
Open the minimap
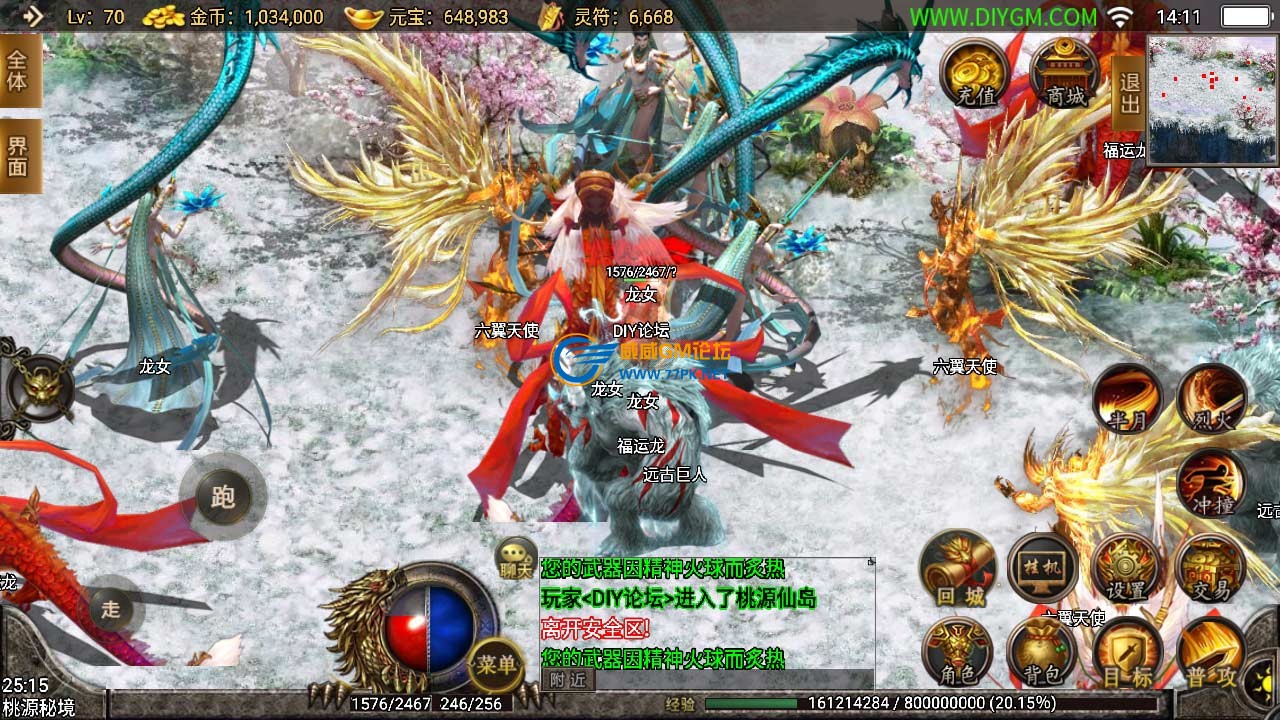pos(1213,100)
